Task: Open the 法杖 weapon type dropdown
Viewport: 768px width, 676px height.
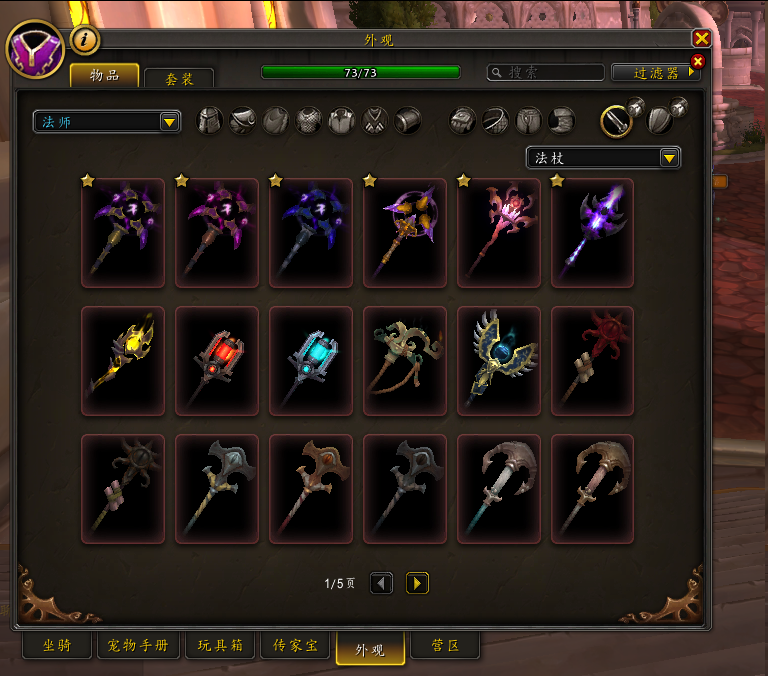Action: pyautogui.click(x=603, y=158)
